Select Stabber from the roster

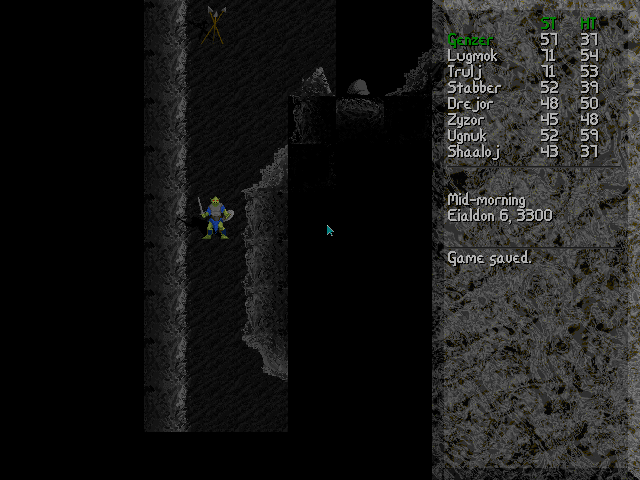click(x=474, y=88)
